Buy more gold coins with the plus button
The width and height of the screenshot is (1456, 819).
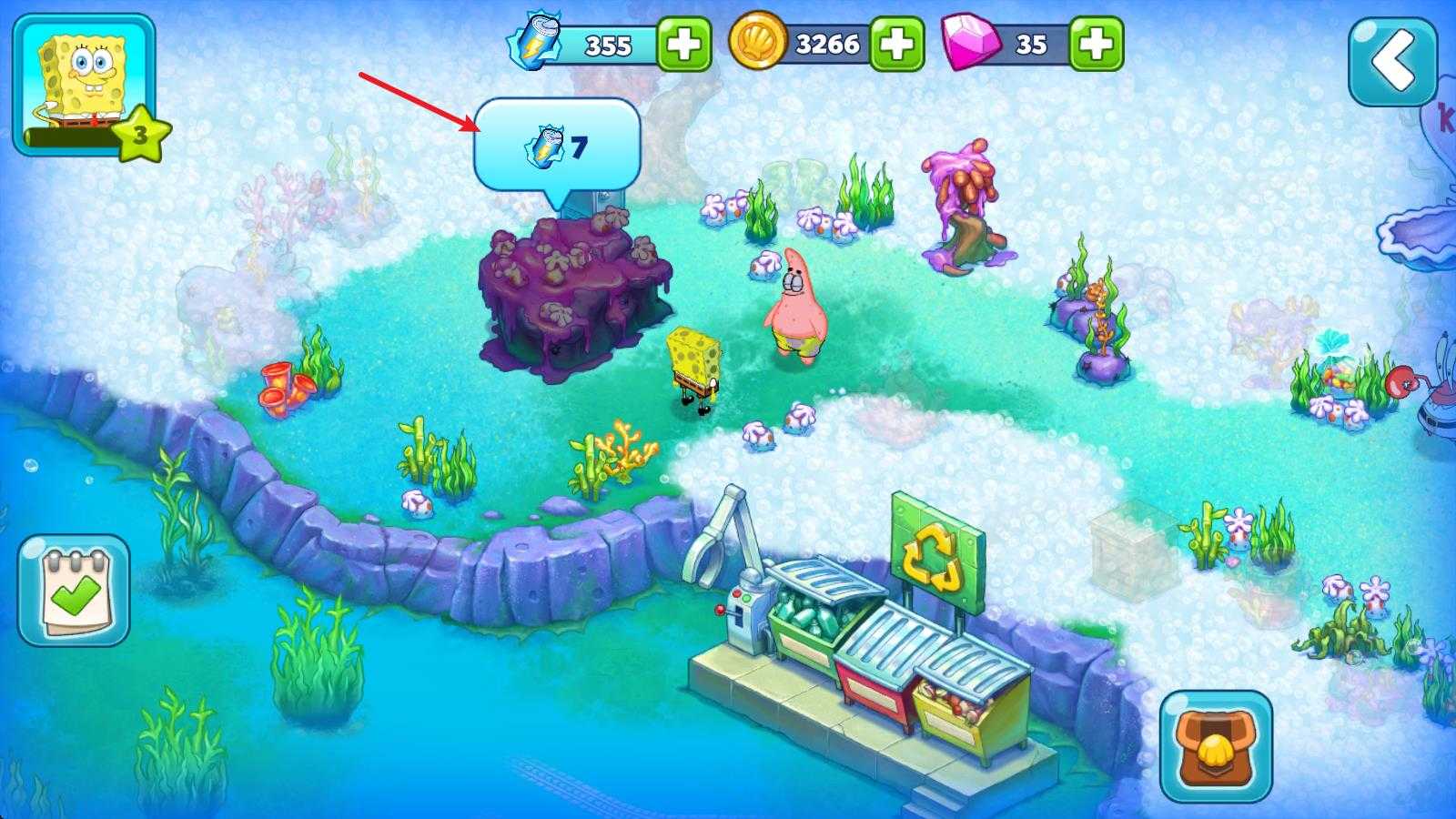point(897,44)
